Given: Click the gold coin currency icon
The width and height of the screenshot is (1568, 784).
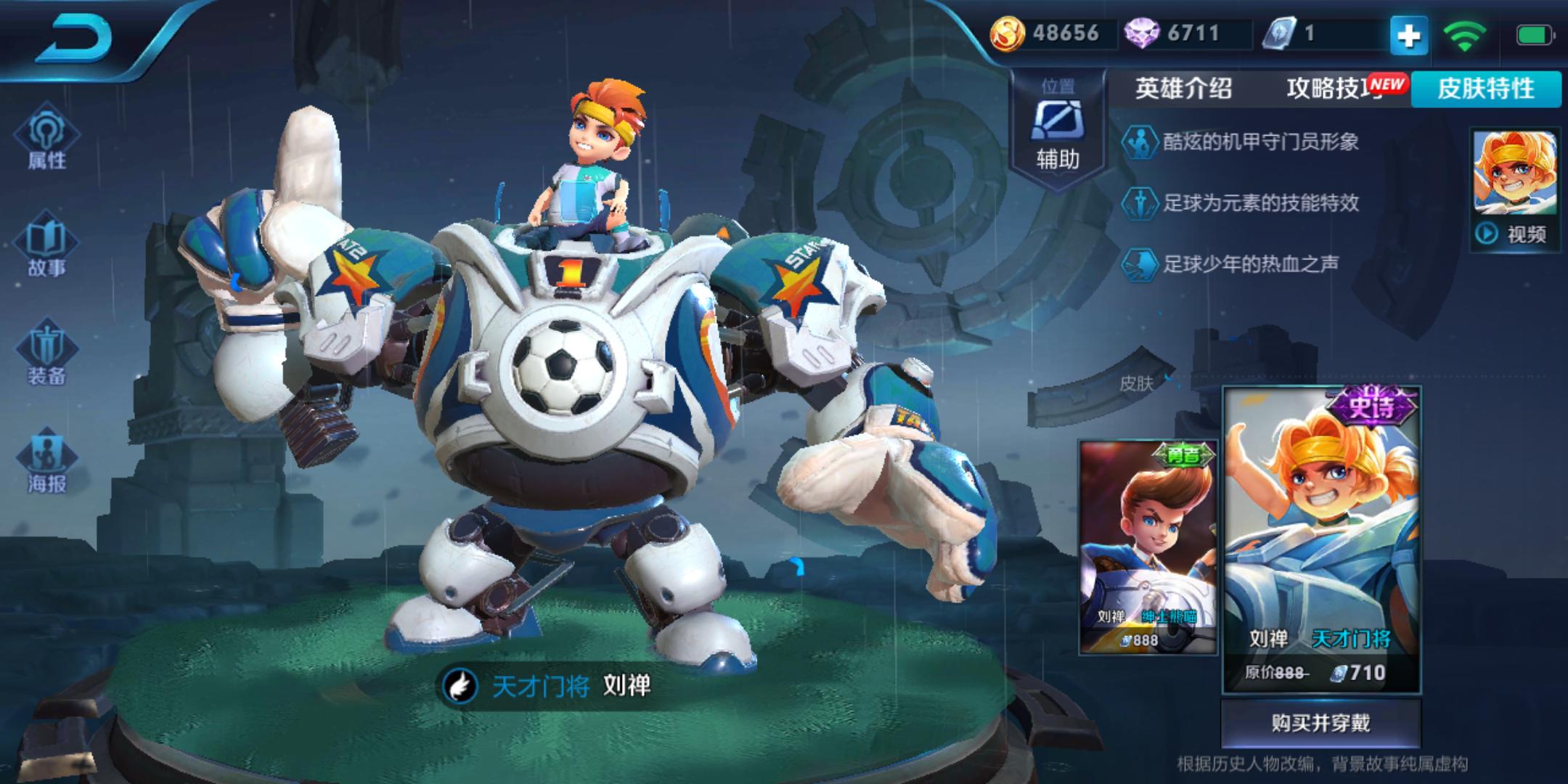Looking at the screenshot, I should 1008,33.
